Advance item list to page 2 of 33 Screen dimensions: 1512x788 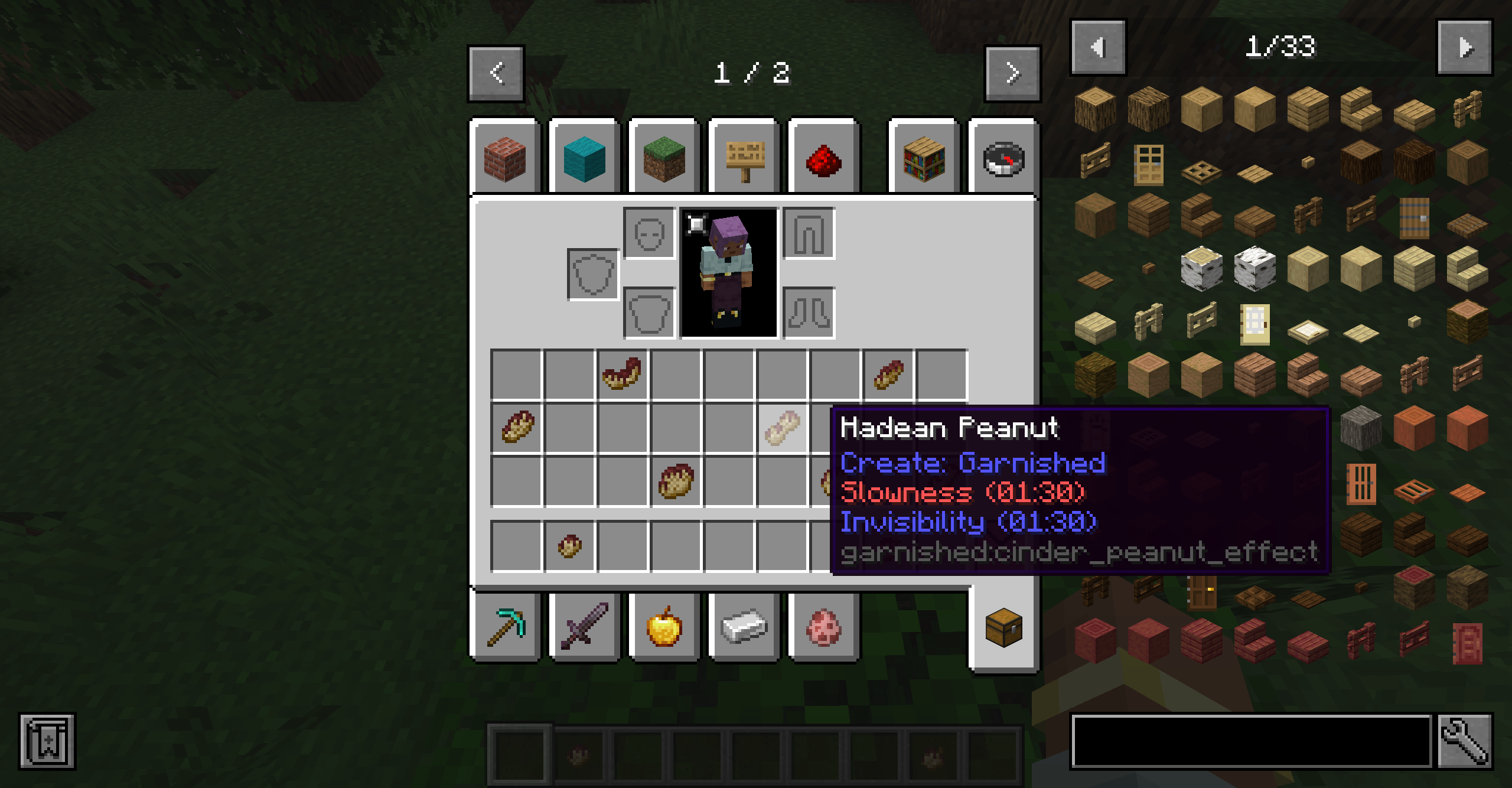(1465, 48)
